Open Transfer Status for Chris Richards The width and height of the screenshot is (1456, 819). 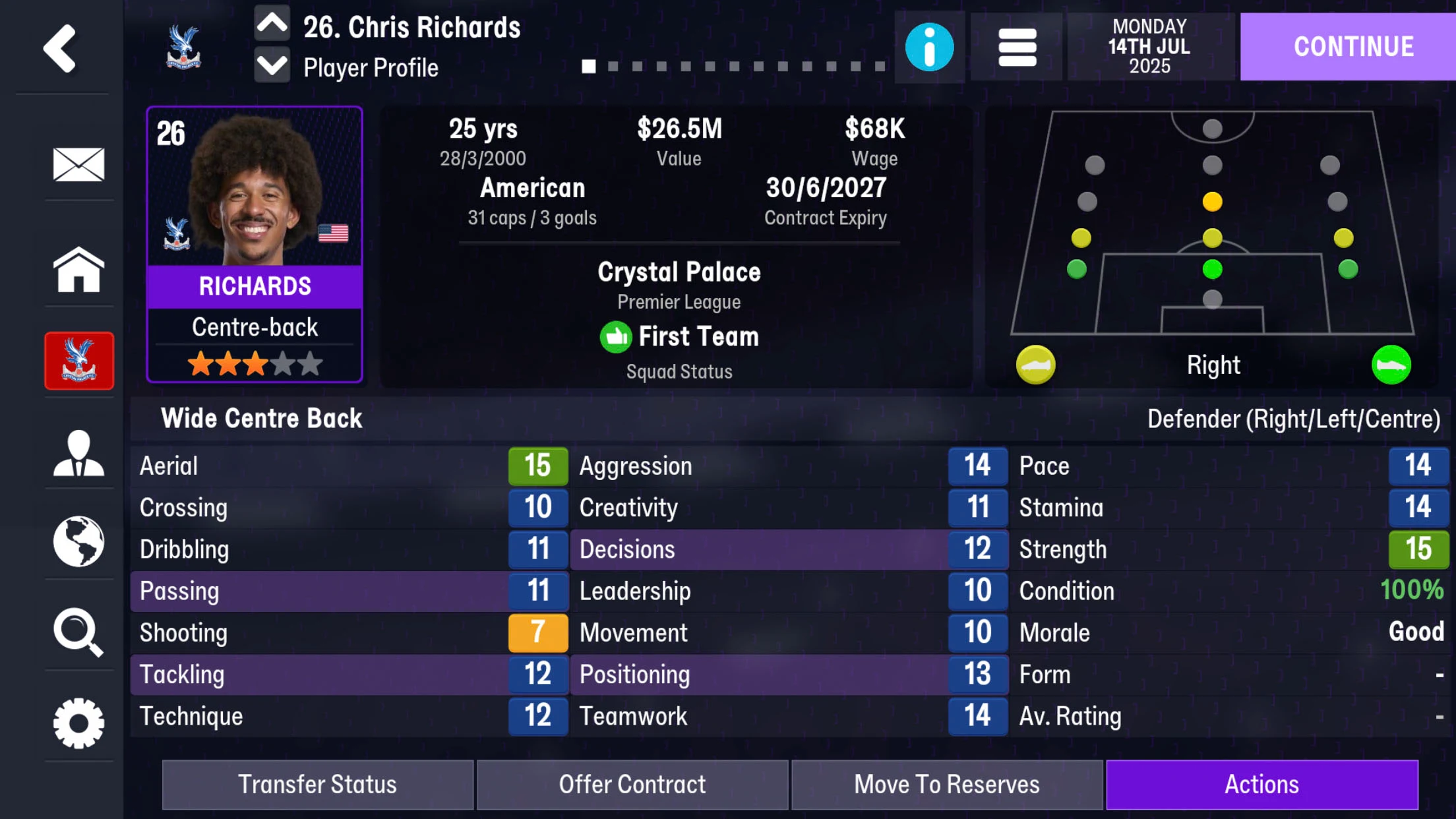pyautogui.click(x=318, y=784)
